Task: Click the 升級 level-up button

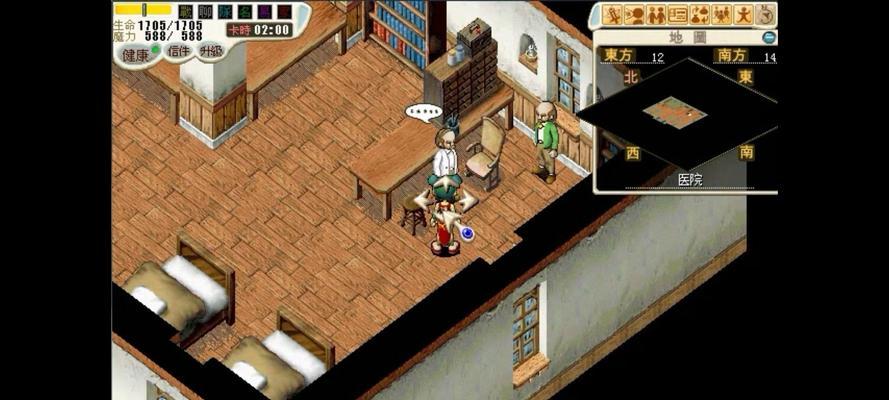Action: point(211,50)
